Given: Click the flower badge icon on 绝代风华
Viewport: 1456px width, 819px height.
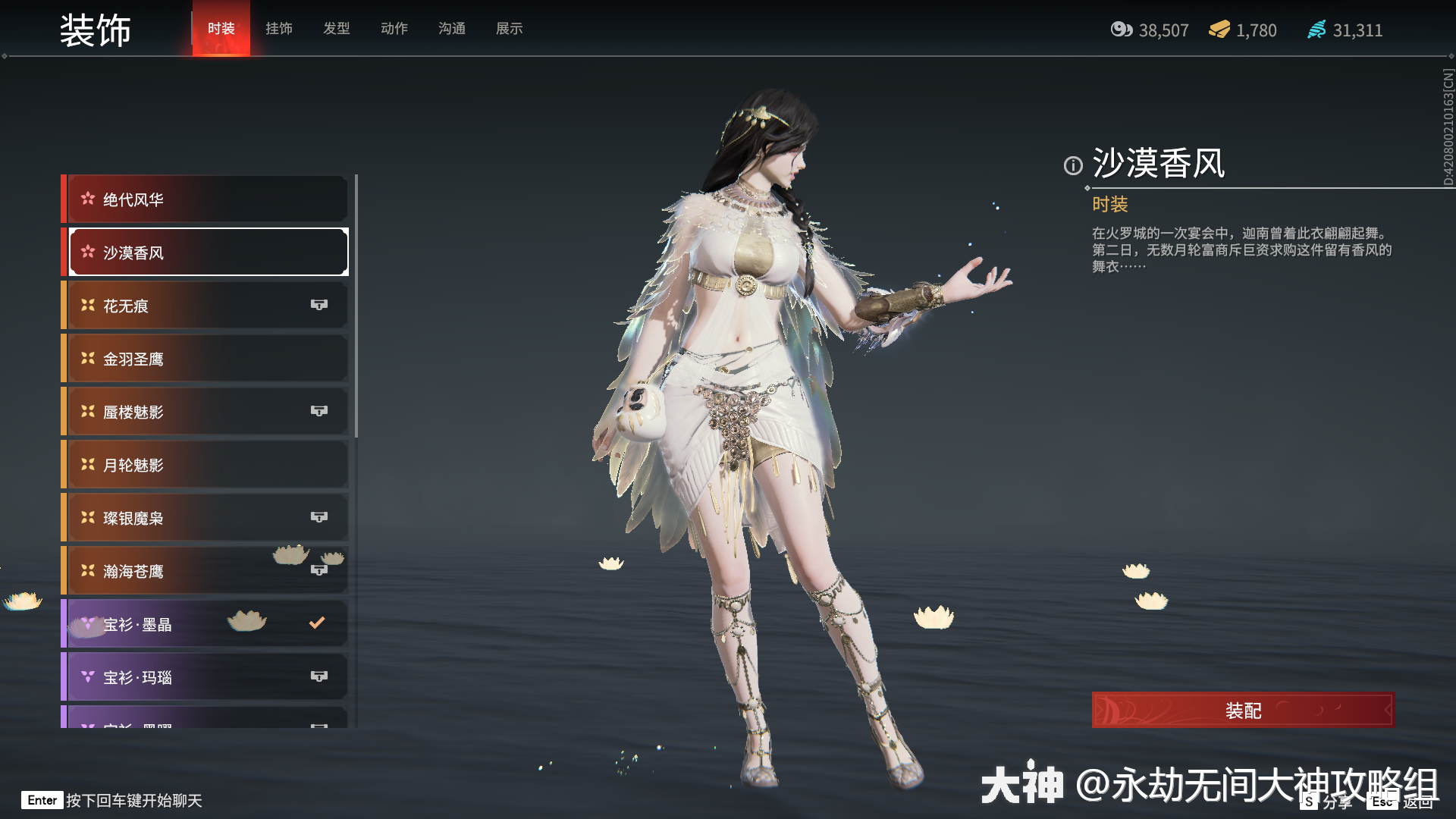Looking at the screenshot, I should [x=87, y=198].
